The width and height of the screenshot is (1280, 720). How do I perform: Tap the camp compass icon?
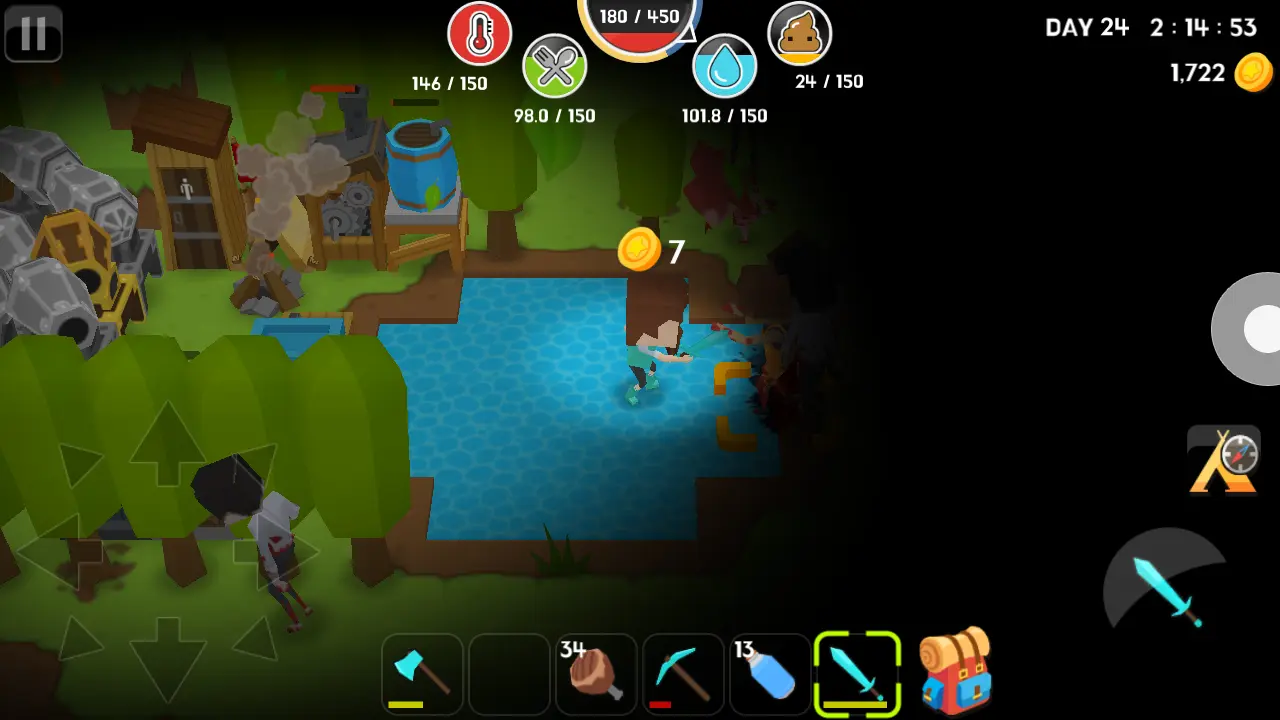pyautogui.click(x=1224, y=460)
